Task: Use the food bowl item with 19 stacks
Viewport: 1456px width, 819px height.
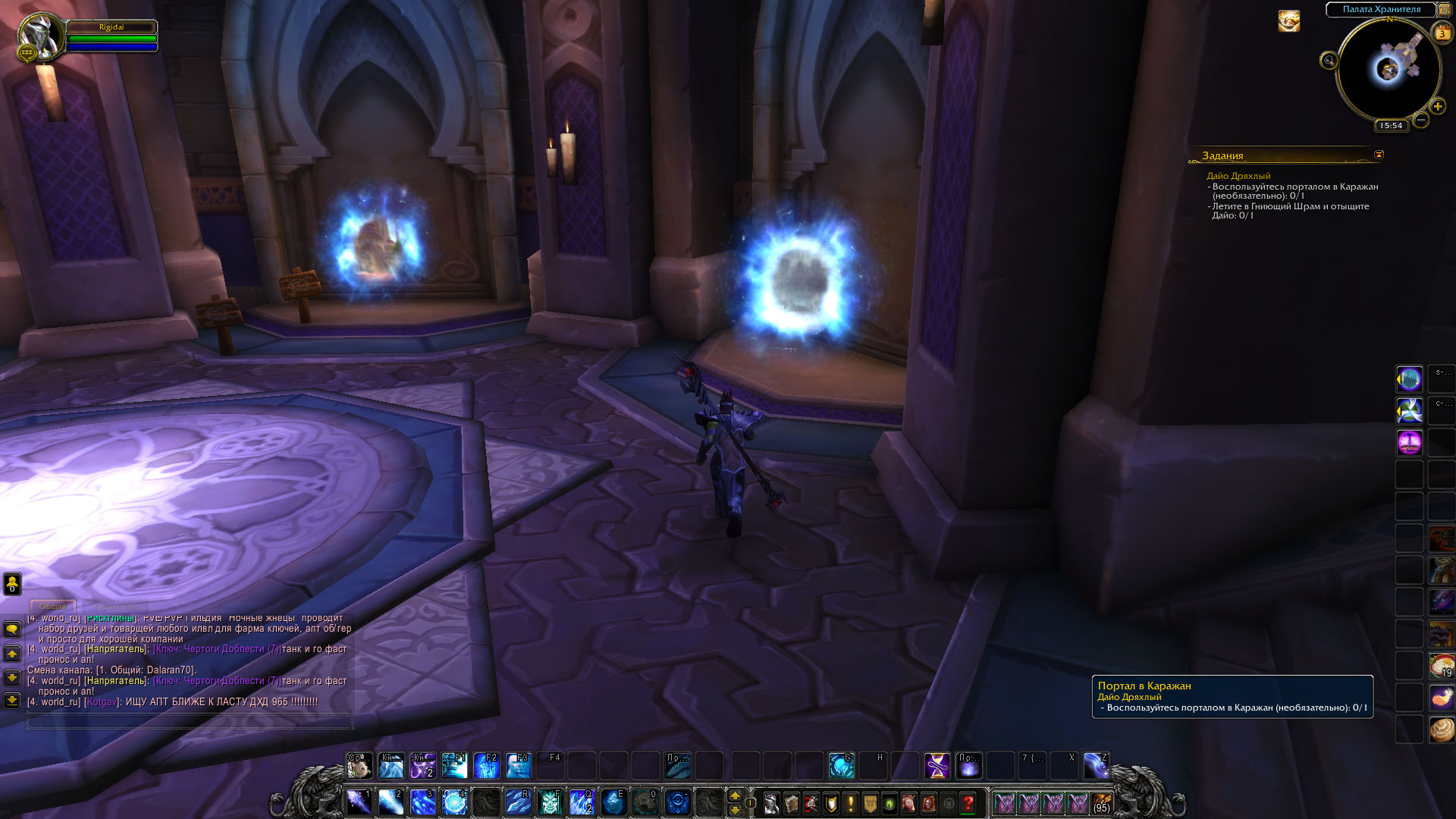Action: 1442,665
